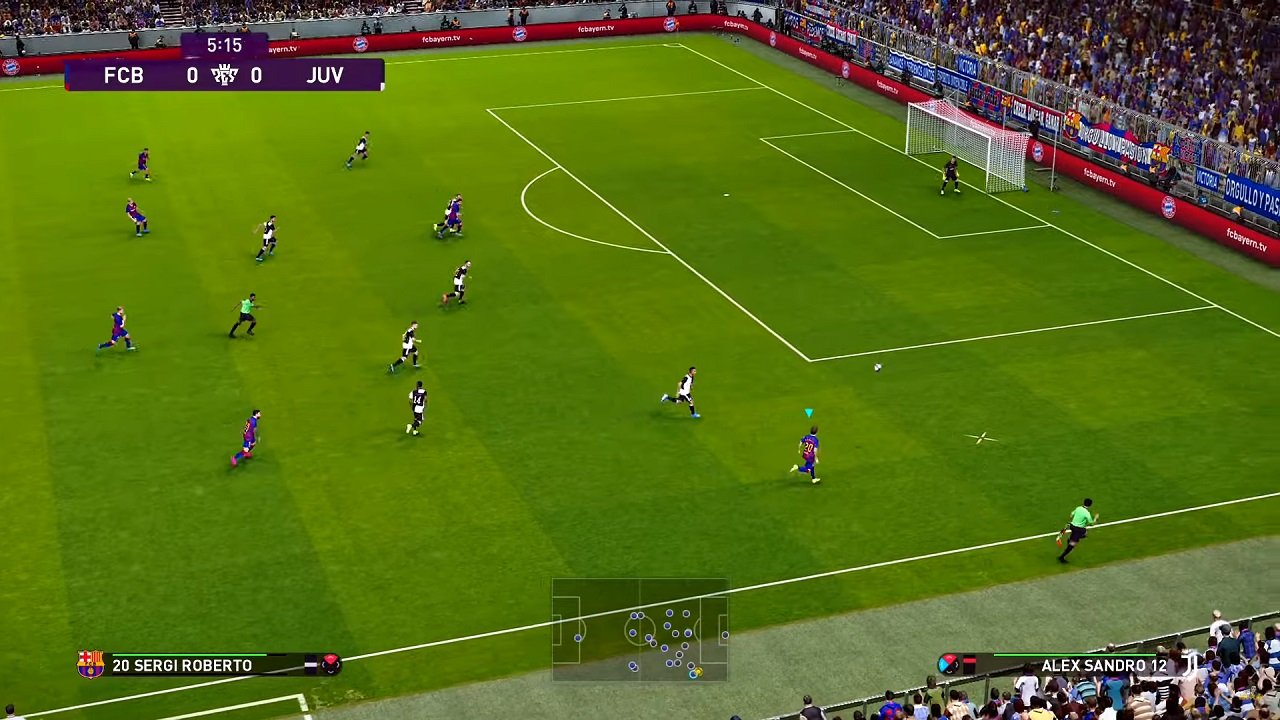Expand the match timer showing 5:15
1280x720 pixels.
[225, 44]
